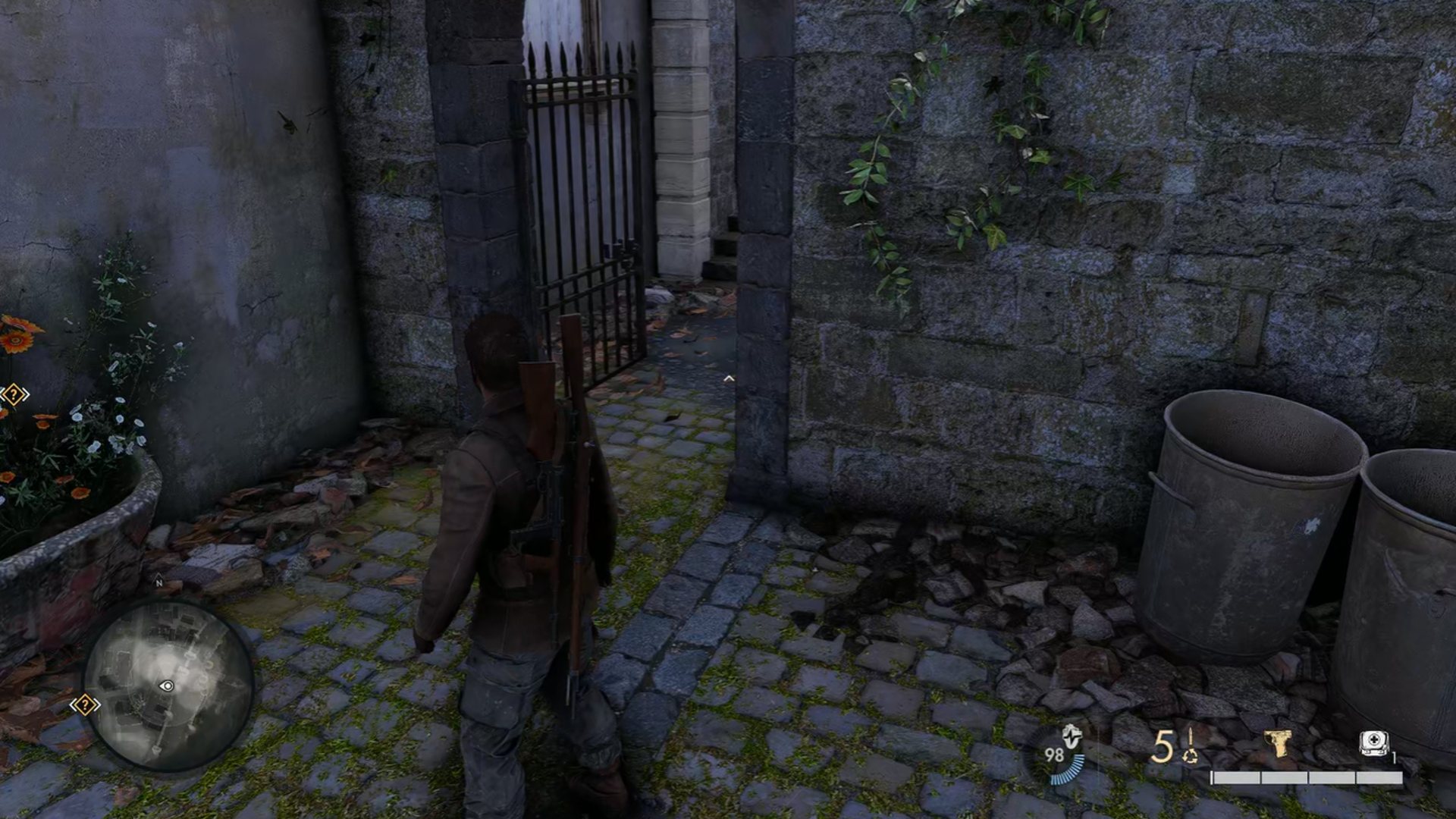Screen dimensions: 1456x819
Task: Click the eye marker inside the minimap
Action: (x=168, y=686)
